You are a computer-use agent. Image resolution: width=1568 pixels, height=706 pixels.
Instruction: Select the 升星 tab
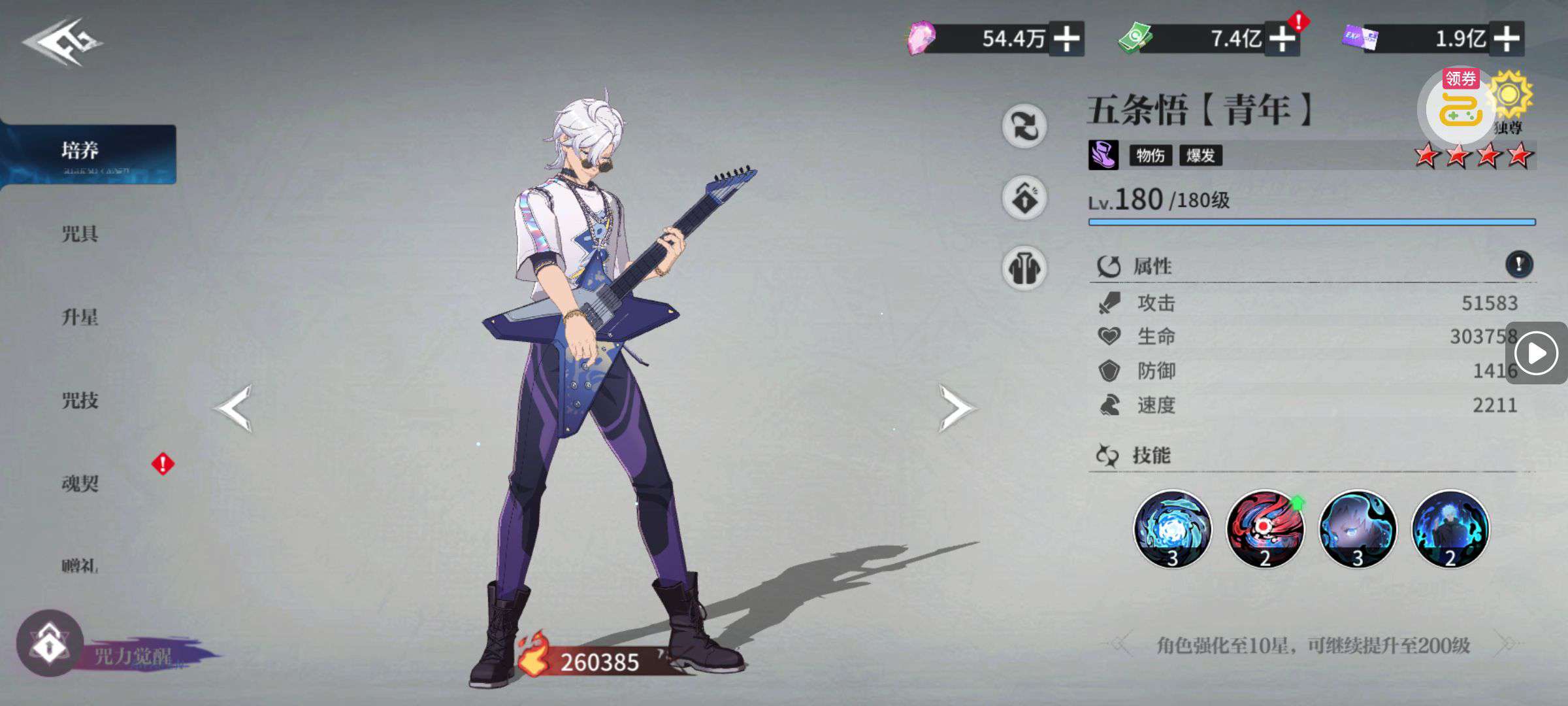pyautogui.click(x=80, y=317)
